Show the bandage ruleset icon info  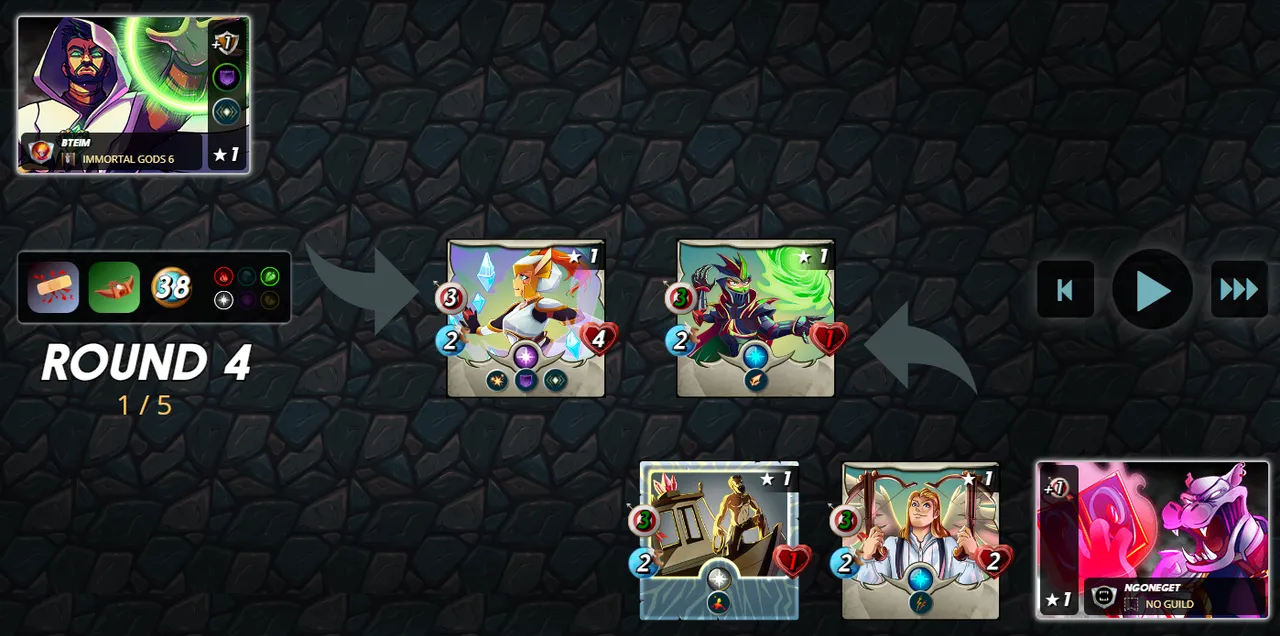click(53, 288)
